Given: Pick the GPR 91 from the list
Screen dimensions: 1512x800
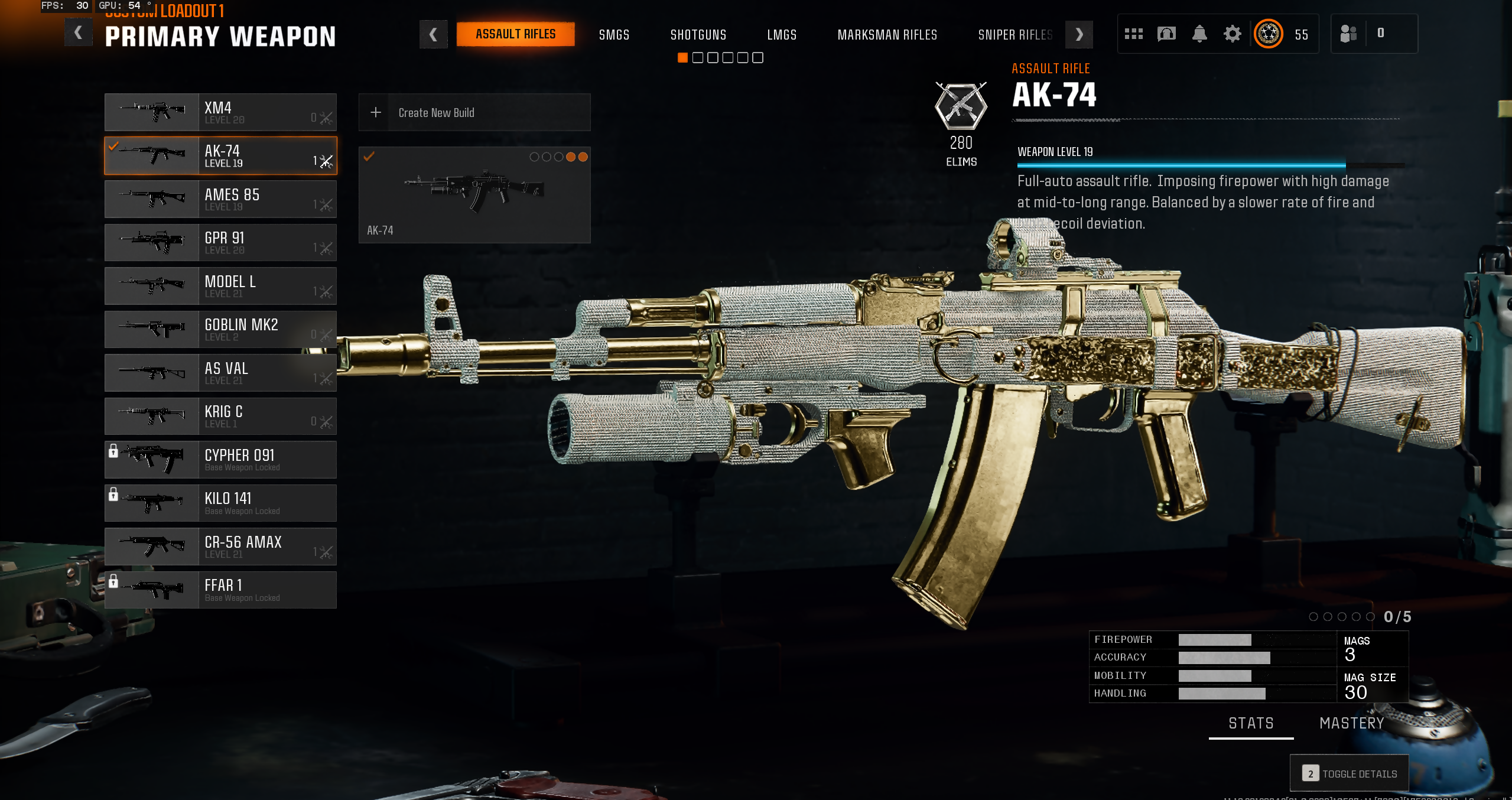Looking at the screenshot, I should click(220, 242).
